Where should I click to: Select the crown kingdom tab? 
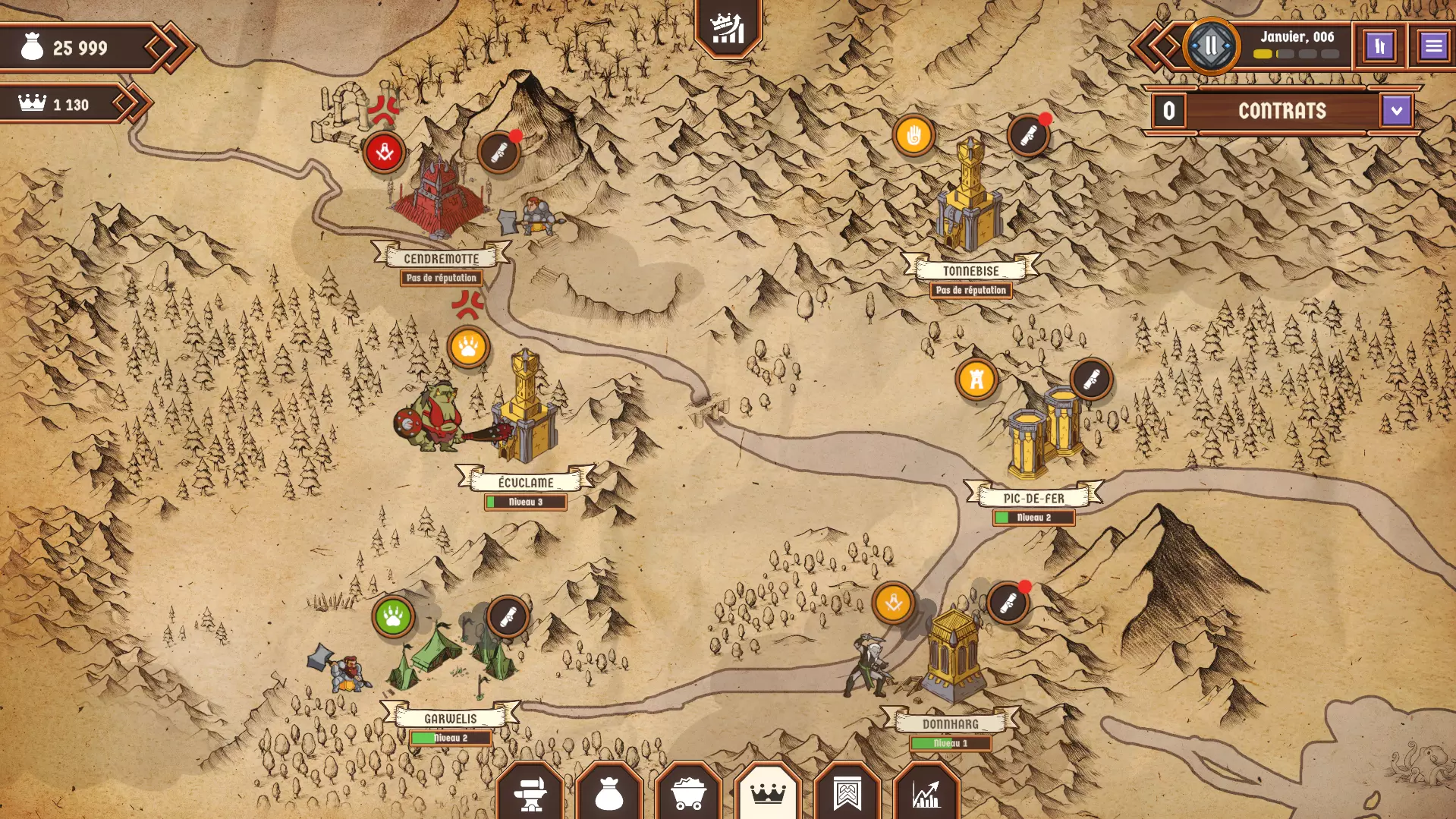pyautogui.click(x=767, y=793)
